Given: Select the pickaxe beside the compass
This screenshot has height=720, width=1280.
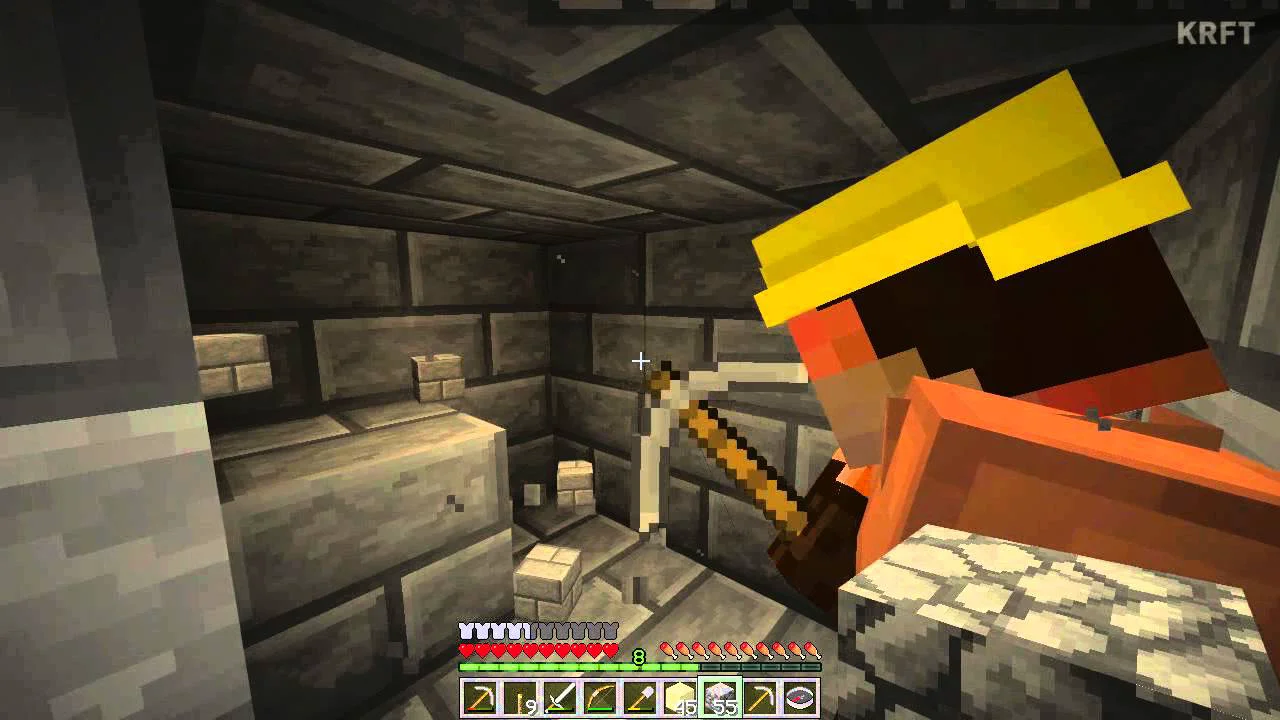Looking at the screenshot, I should 760,697.
